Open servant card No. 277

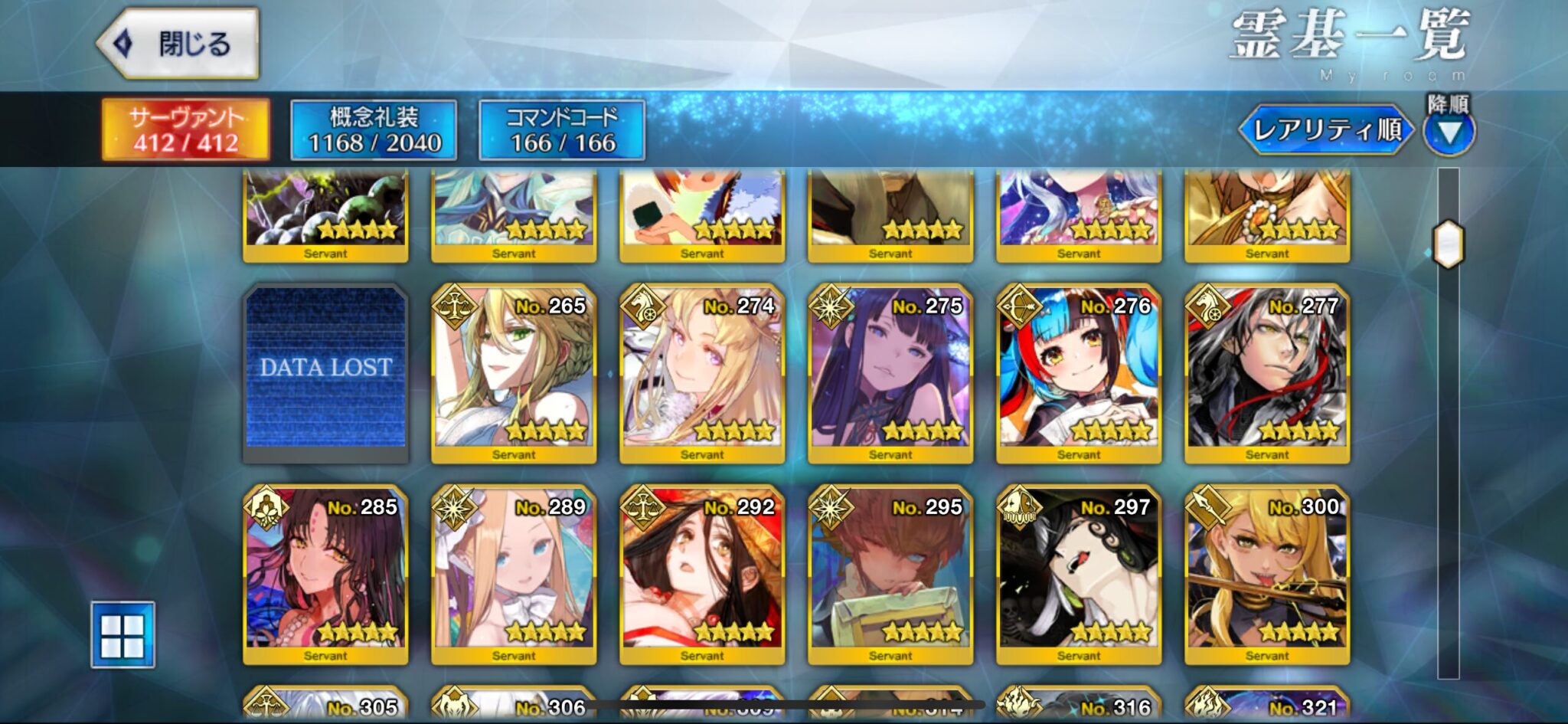1267,373
